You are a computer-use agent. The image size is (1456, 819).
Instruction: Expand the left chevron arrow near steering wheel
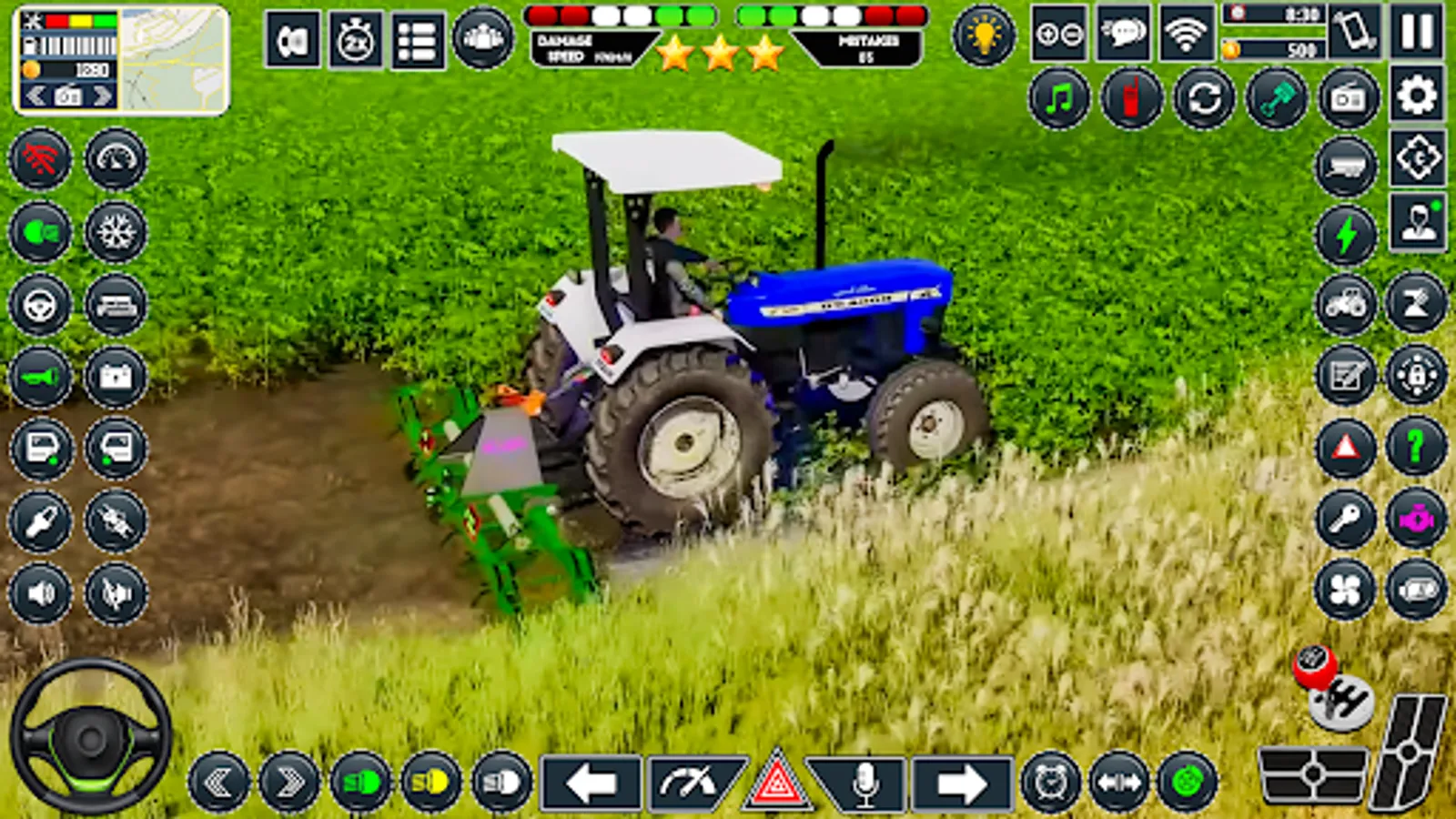coord(217,781)
